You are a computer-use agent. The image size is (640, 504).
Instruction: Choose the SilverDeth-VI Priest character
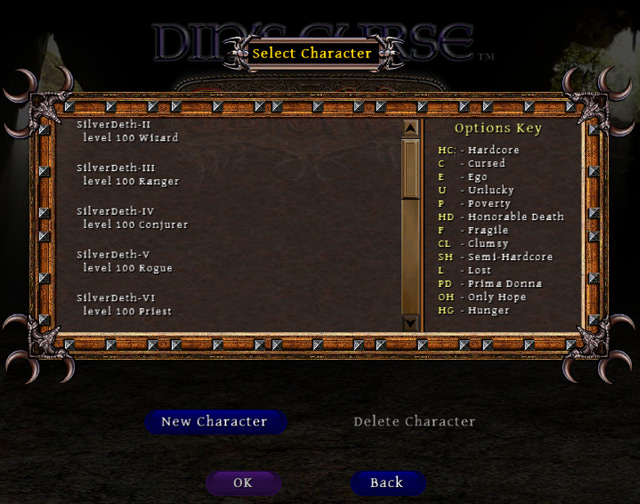pyautogui.click(x=127, y=304)
